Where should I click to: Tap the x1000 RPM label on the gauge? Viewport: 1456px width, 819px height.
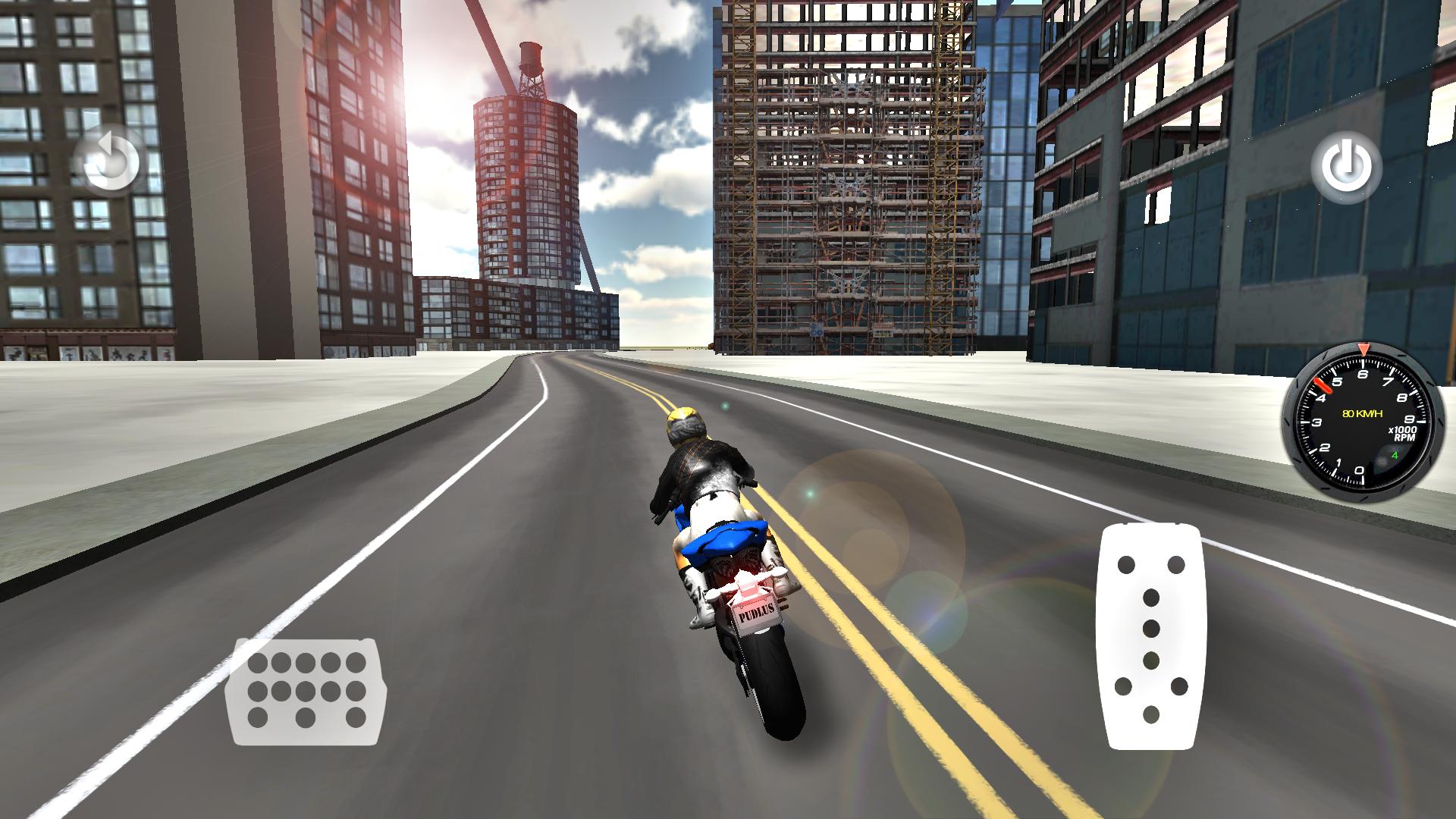coord(1403,434)
